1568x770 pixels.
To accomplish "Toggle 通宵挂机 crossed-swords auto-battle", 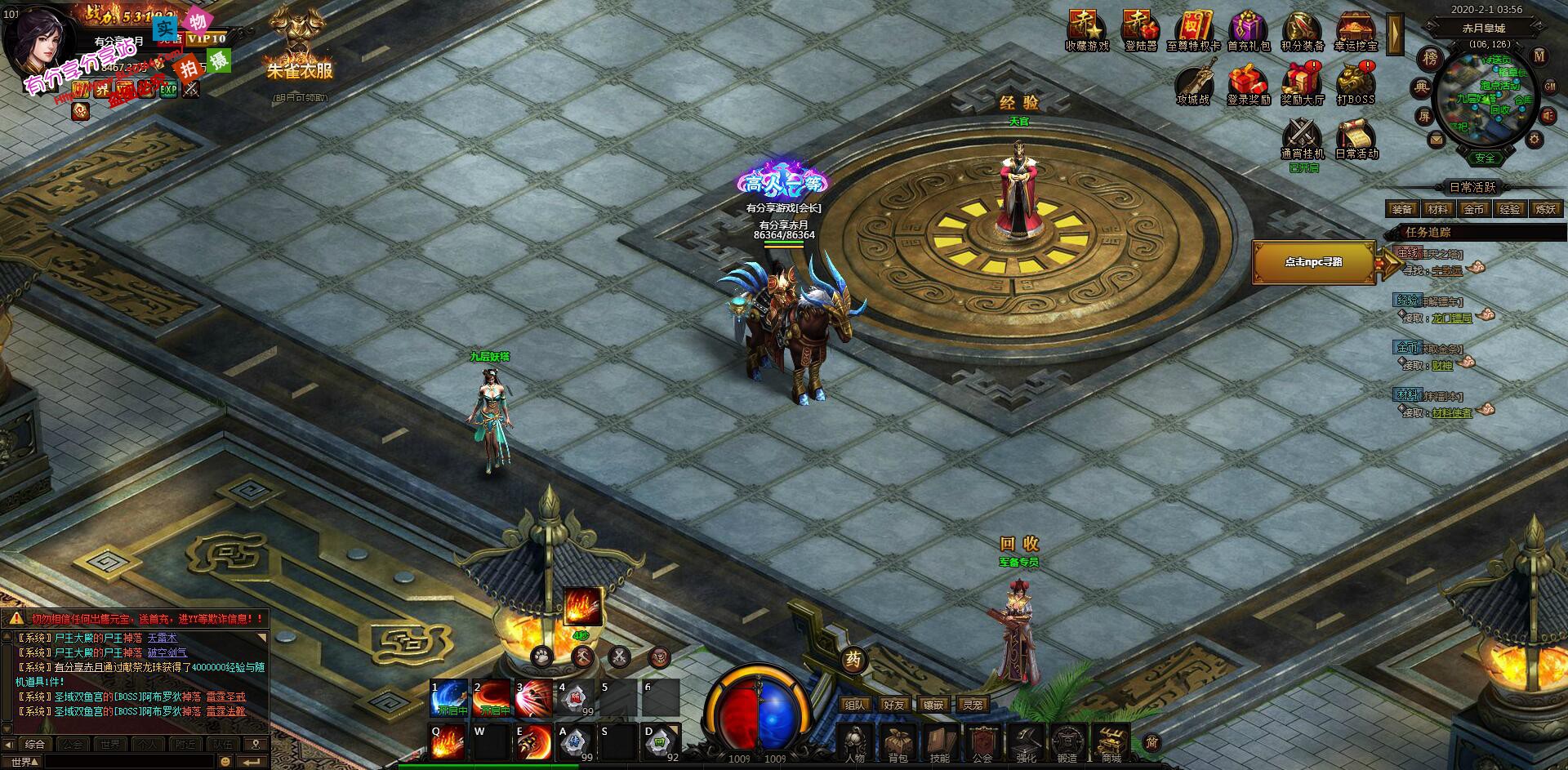I will [x=1302, y=136].
